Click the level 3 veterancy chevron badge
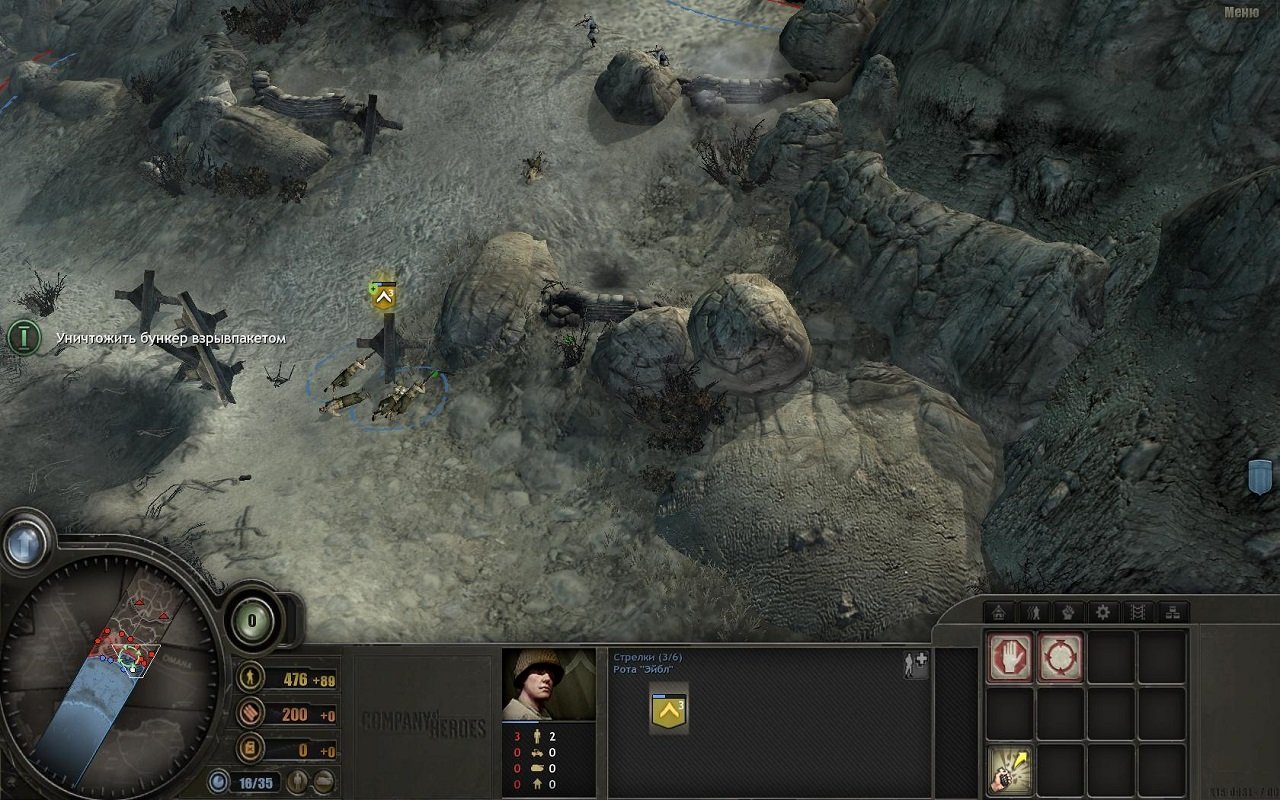The width and height of the screenshot is (1280, 800). pos(667,710)
